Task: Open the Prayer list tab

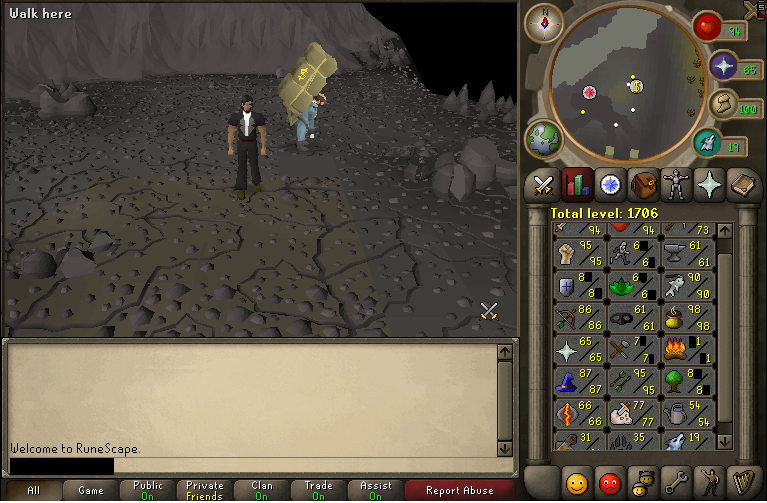Action: [708, 185]
